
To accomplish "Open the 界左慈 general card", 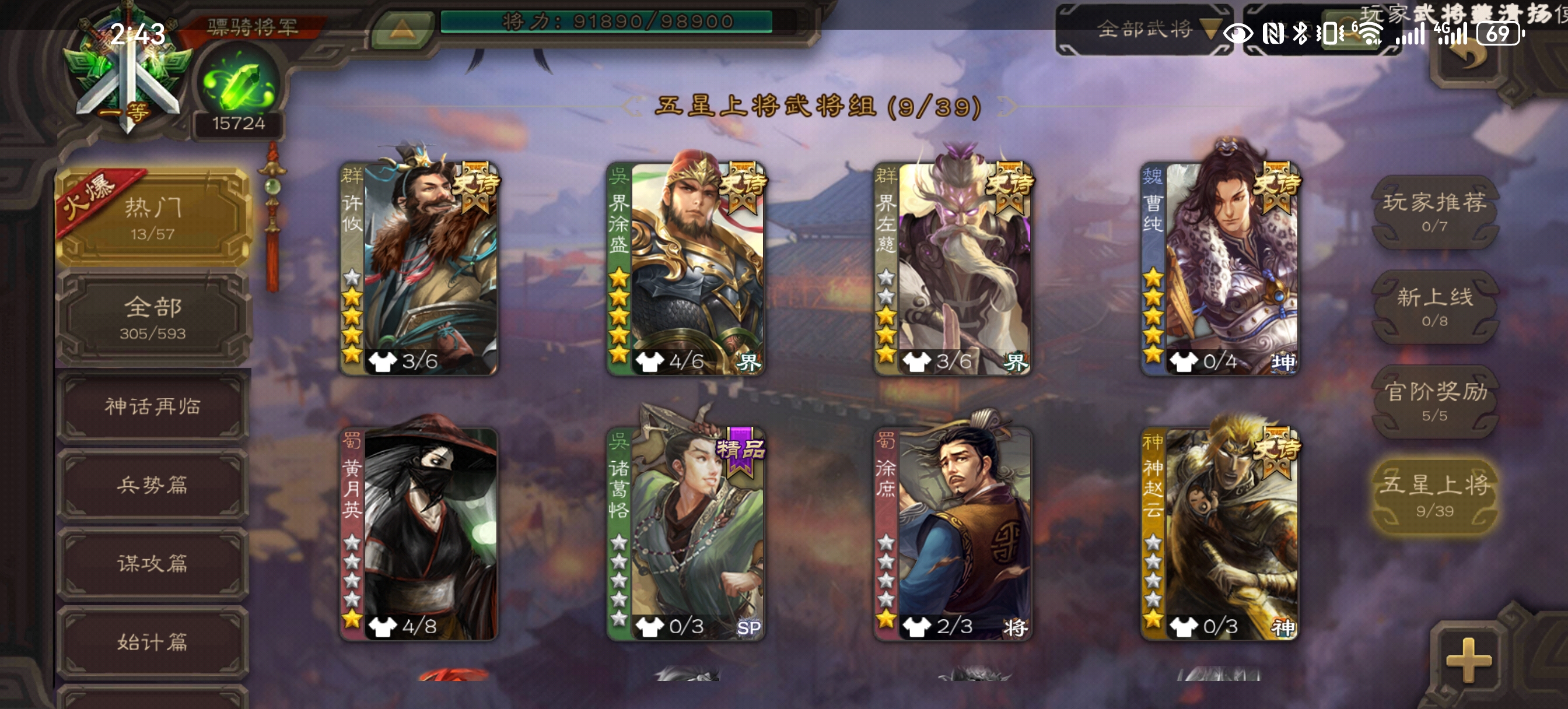I will [953, 268].
